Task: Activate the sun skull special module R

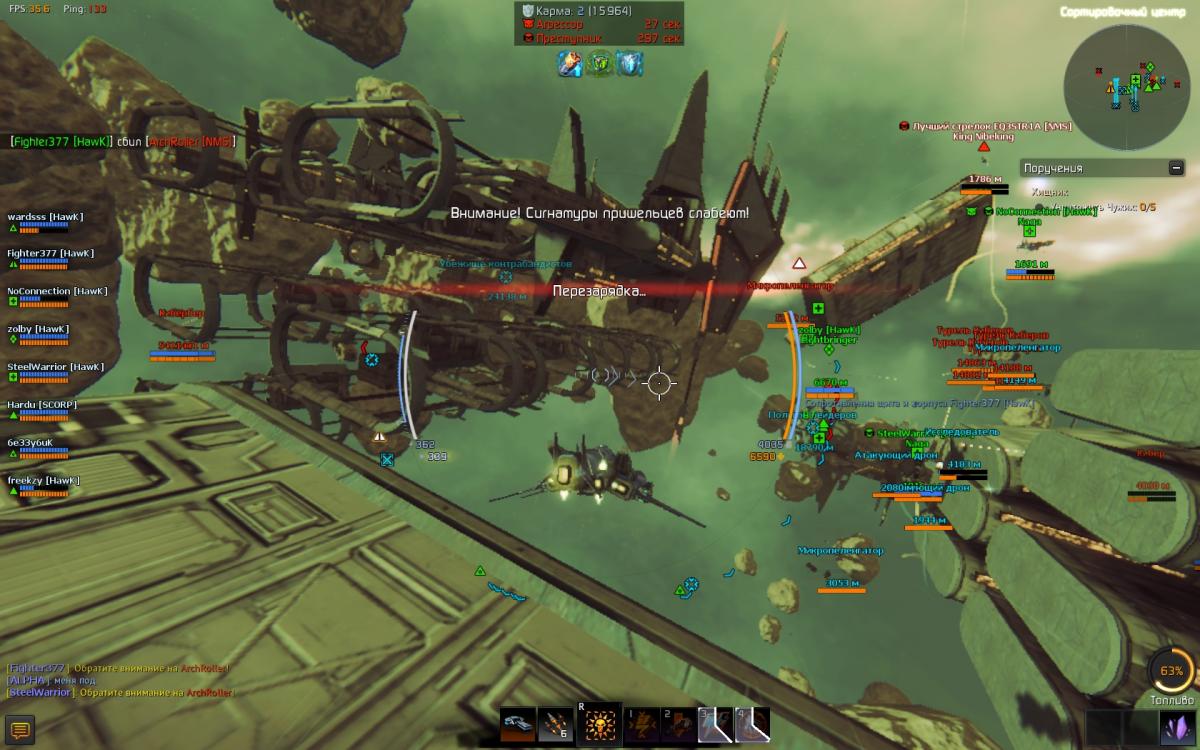Action: point(600,724)
